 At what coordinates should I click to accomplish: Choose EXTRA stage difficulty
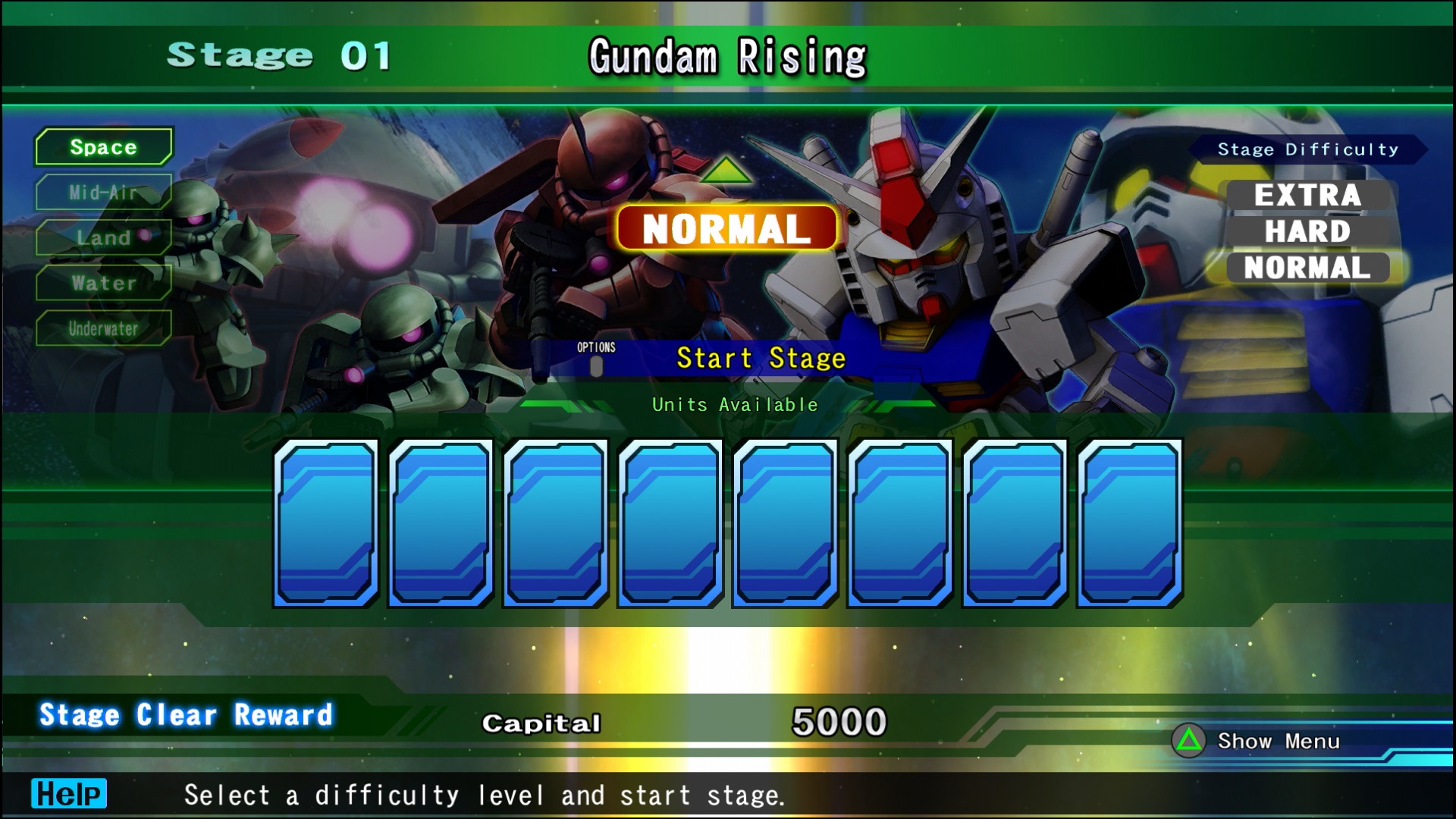coord(1307,195)
